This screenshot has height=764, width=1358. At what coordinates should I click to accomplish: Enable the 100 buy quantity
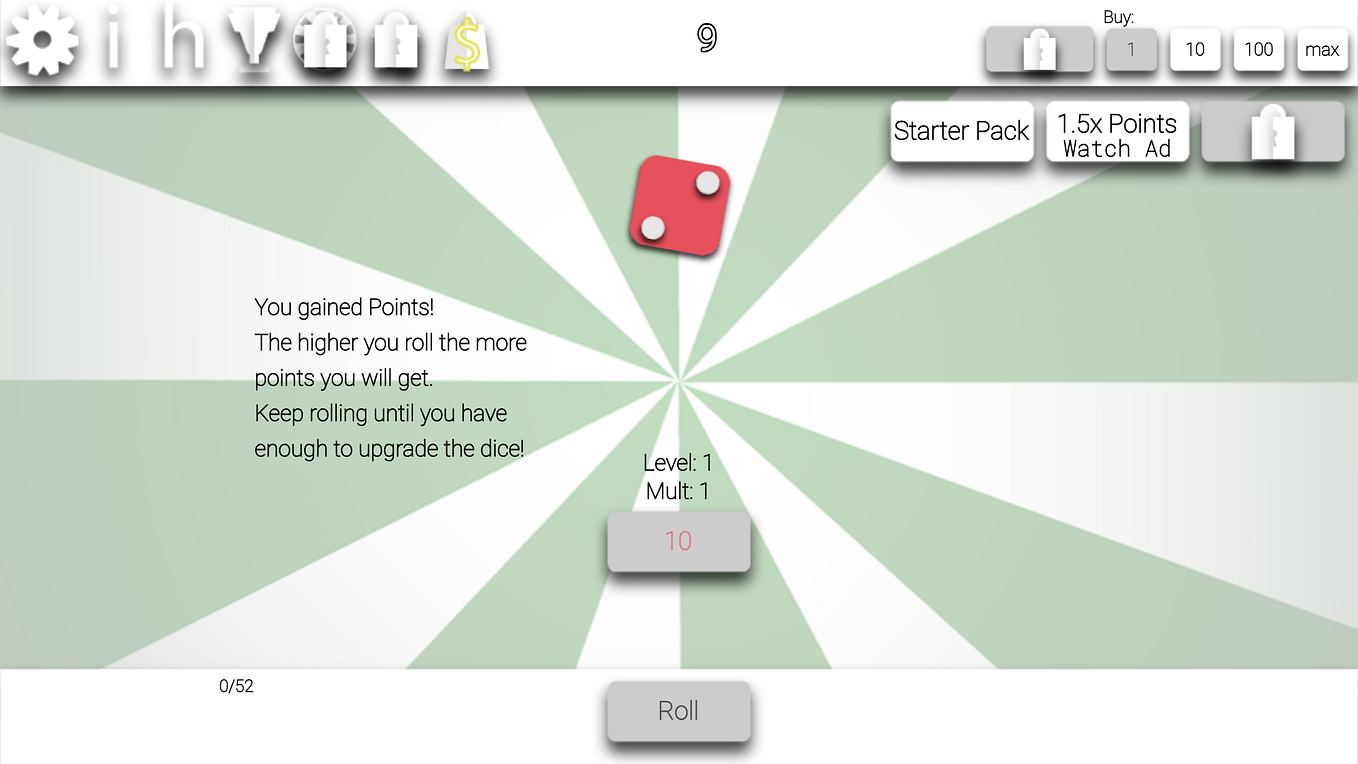tap(1258, 48)
